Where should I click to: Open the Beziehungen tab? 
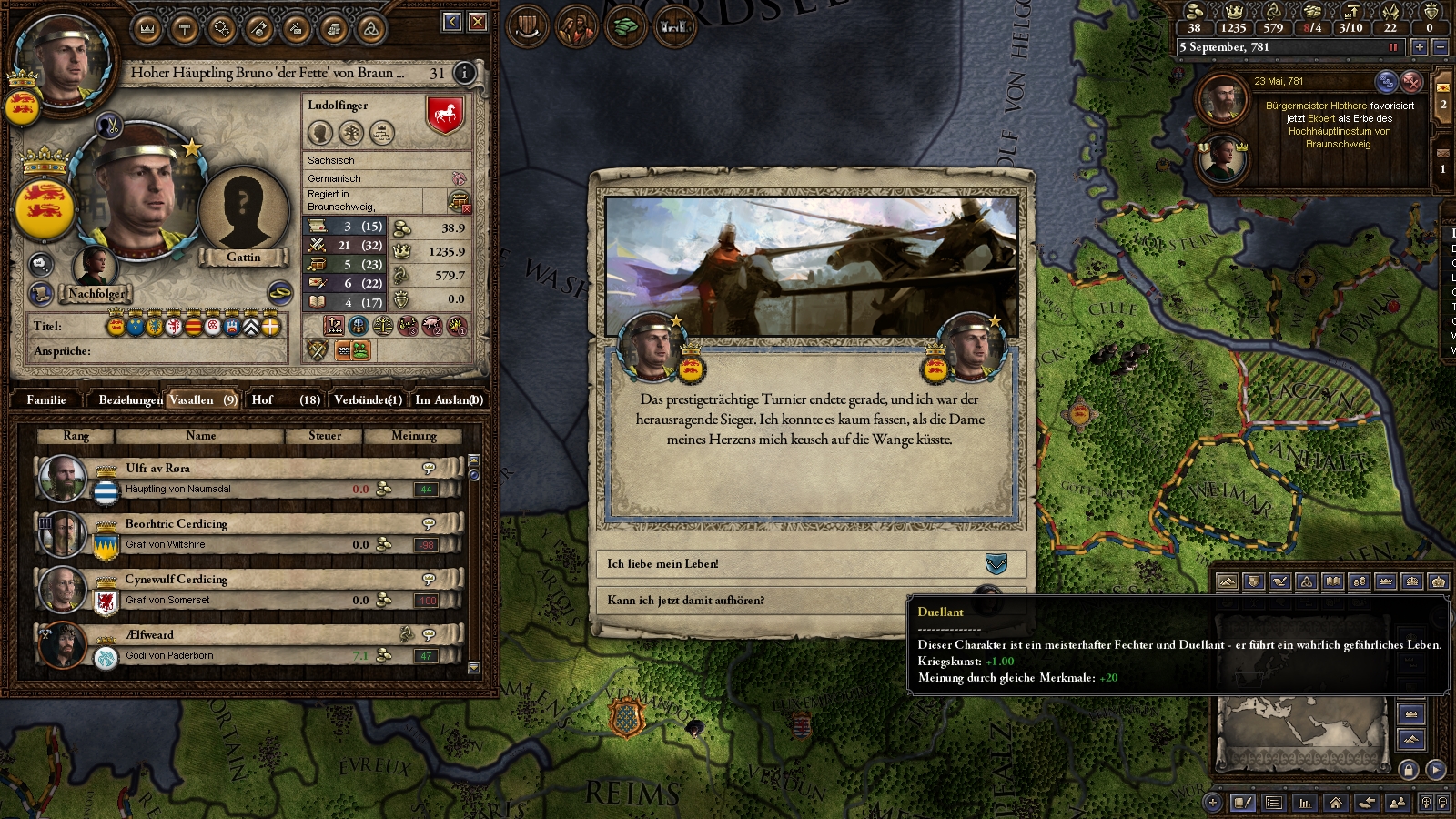[130, 399]
